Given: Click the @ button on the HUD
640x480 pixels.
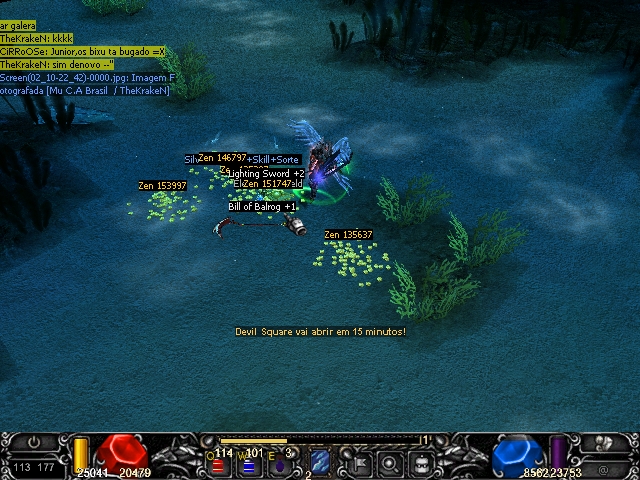Looking at the screenshot, I should (x=603, y=467).
